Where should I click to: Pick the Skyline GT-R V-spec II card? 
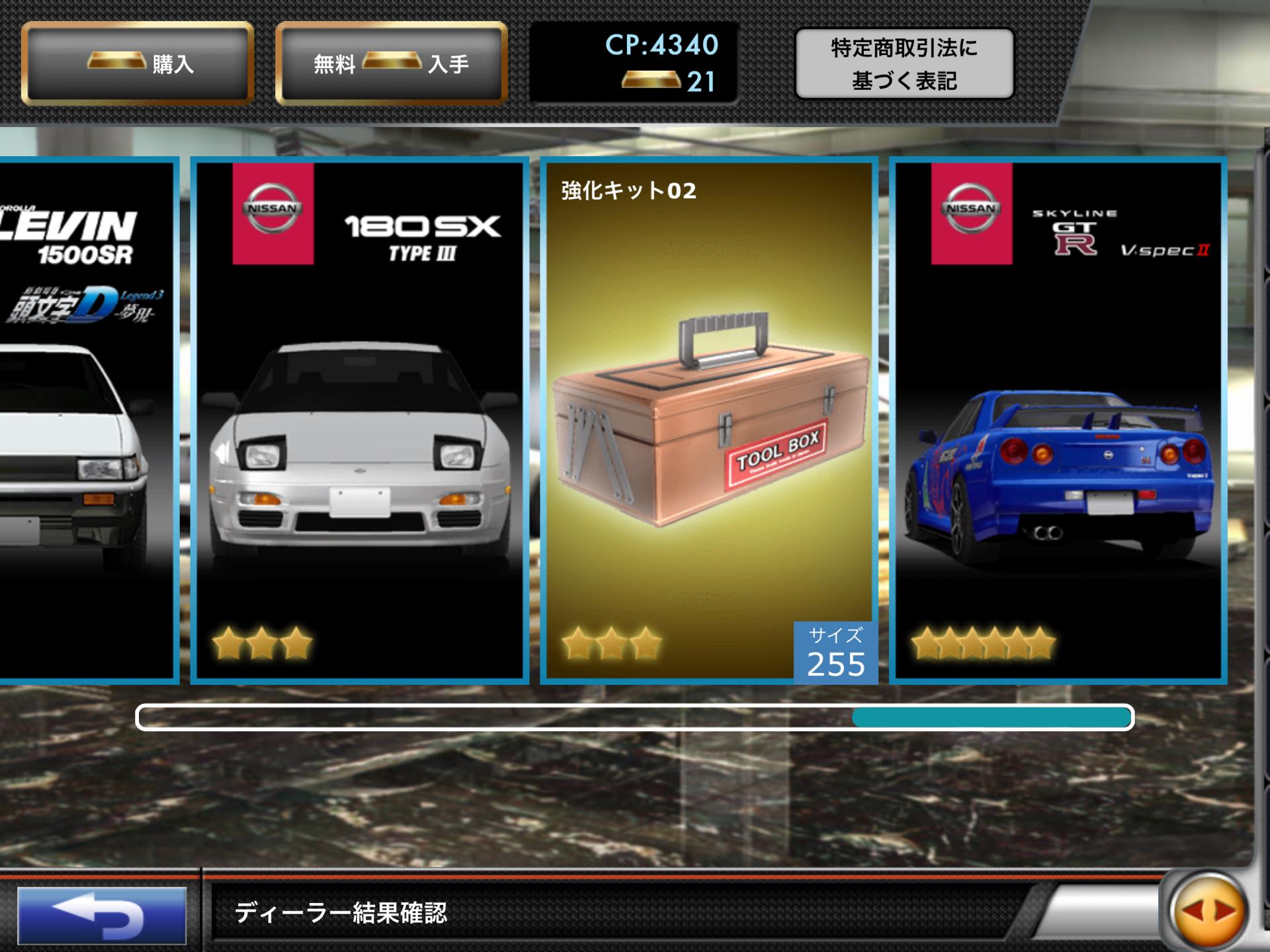pos(1058,420)
